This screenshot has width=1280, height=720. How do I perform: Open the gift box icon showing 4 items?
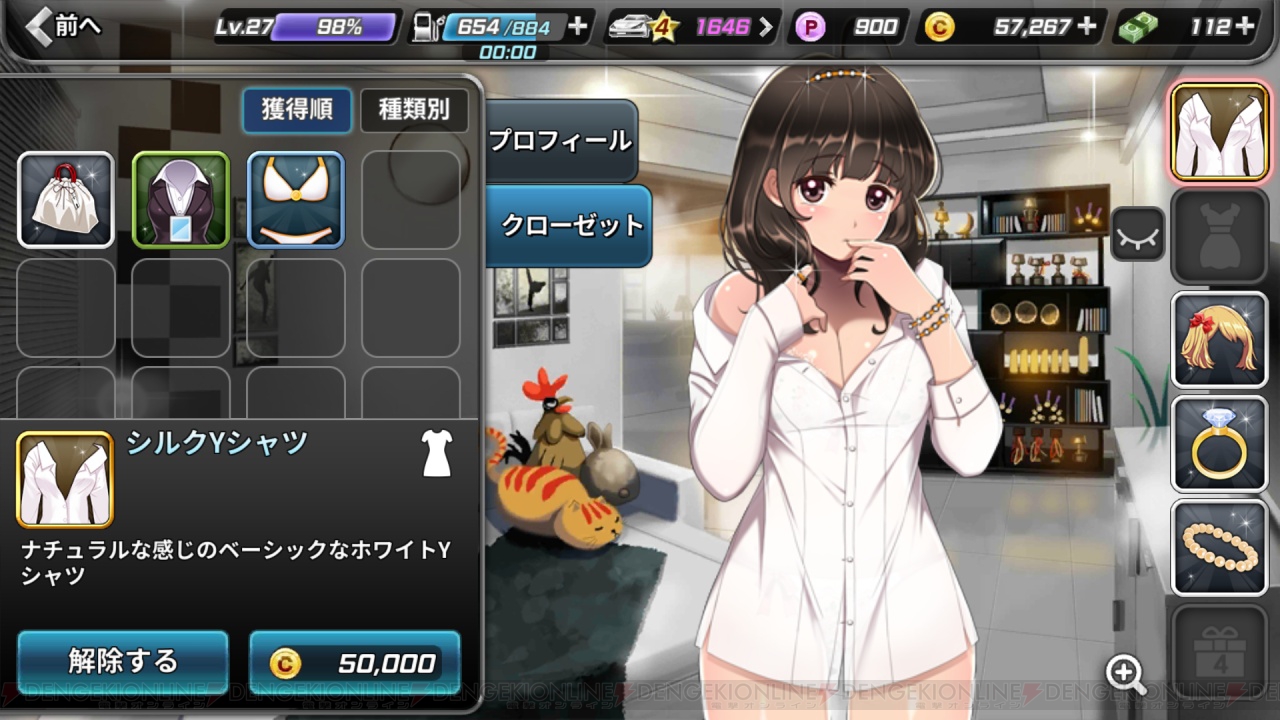coord(1219,651)
